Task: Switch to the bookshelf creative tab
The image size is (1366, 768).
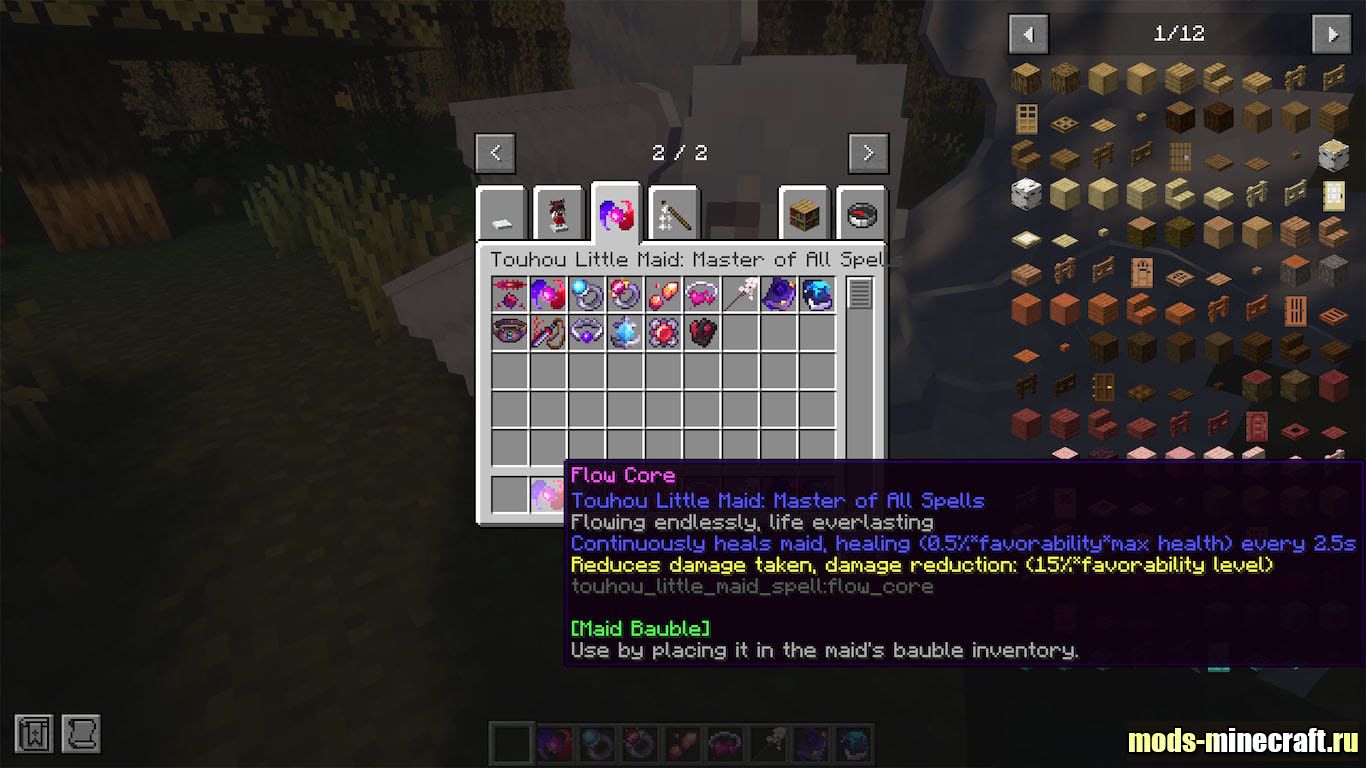Action: tap(805, 214)
